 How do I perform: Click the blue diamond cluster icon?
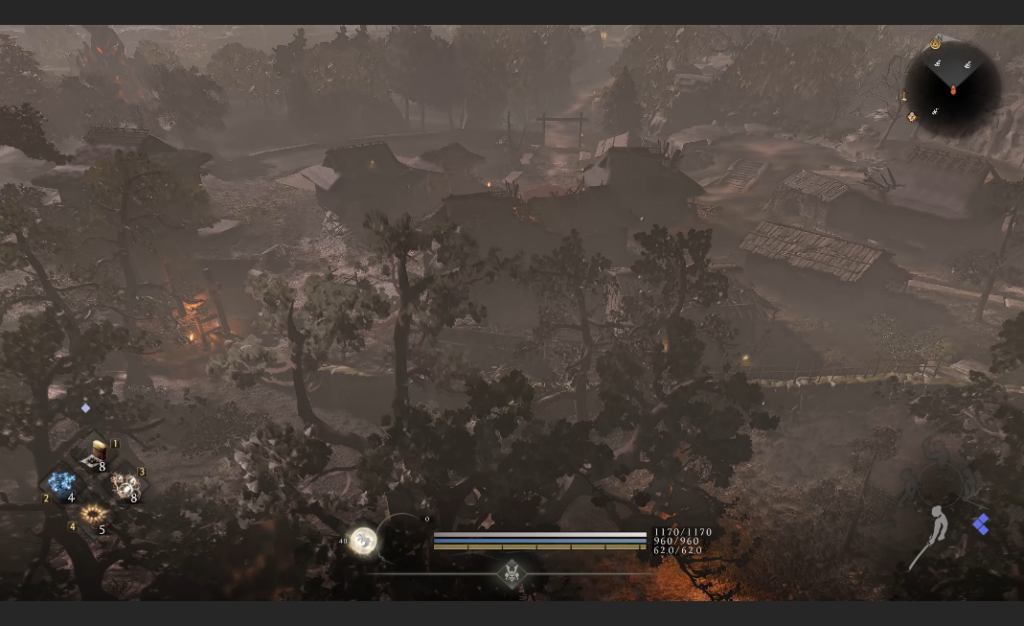981,524
